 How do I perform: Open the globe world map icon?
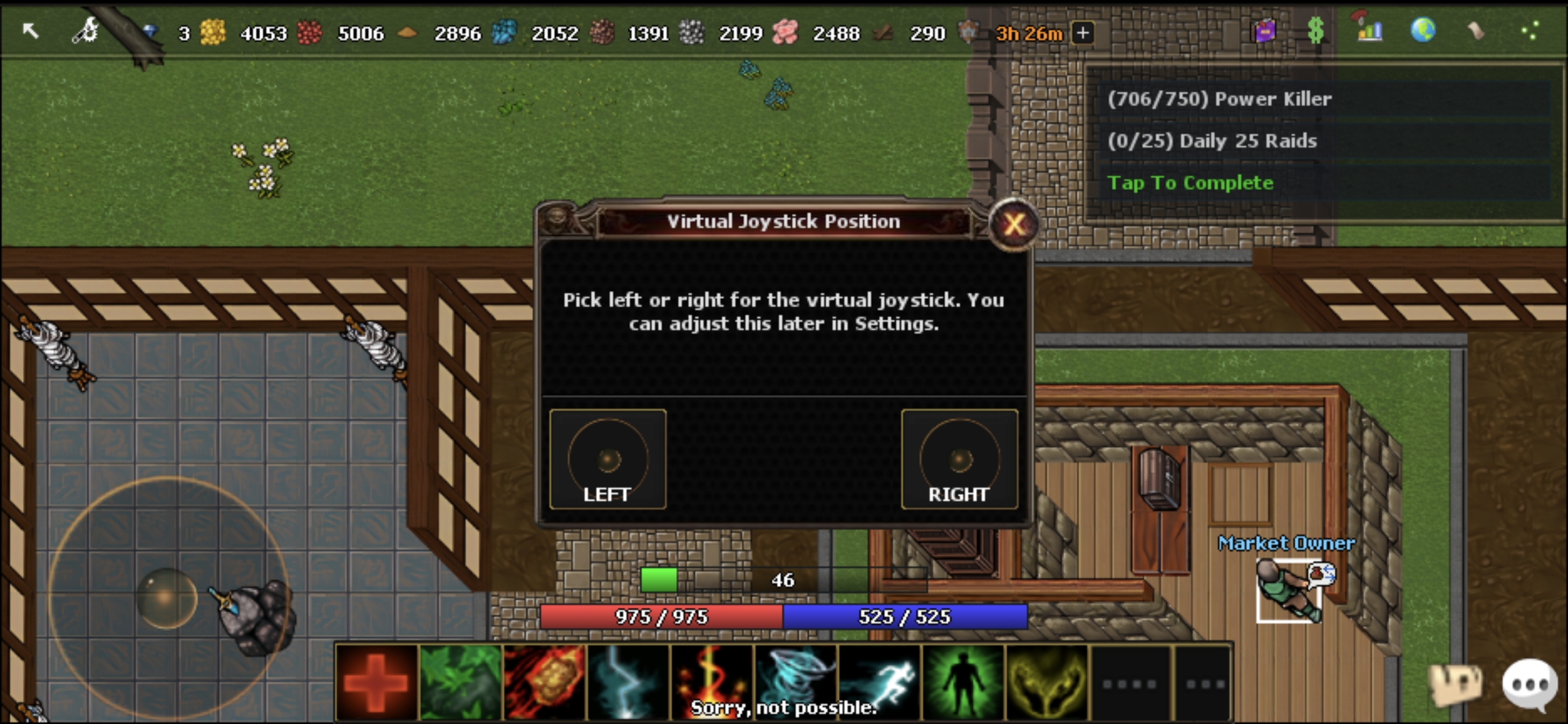(x=1423, y=31)
